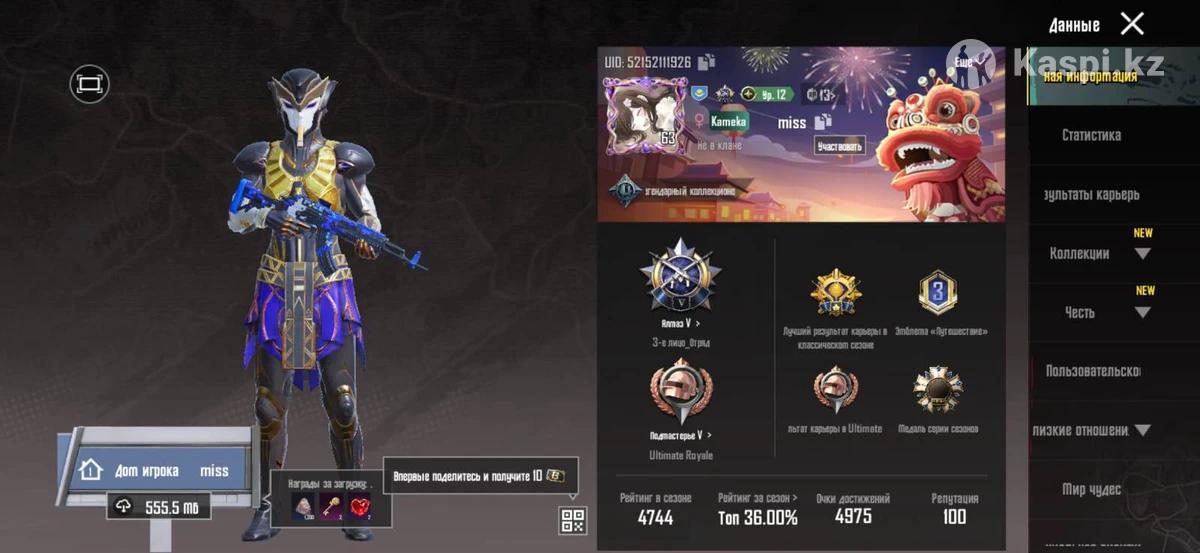Open the Медаль серии сезонов medal
Screen dimensions: 1200x553
point(937,390)
